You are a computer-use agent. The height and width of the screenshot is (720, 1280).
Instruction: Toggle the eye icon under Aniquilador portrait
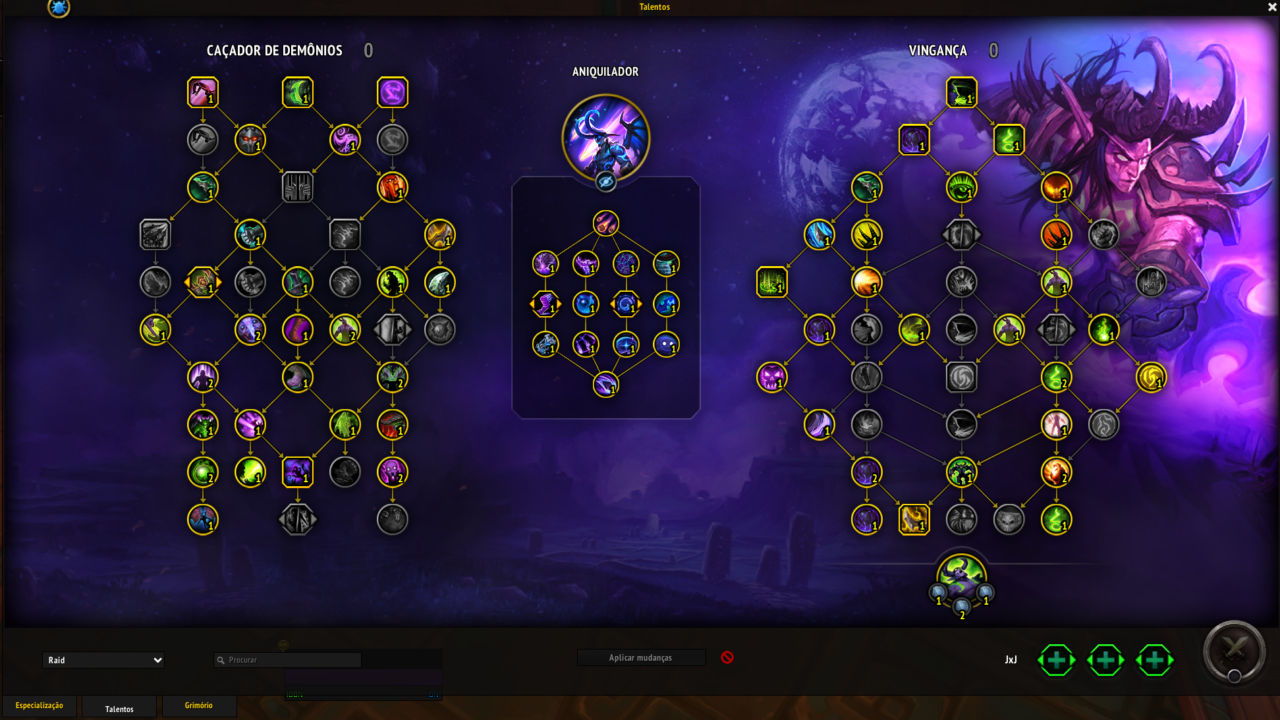click(x=605, y=182)
